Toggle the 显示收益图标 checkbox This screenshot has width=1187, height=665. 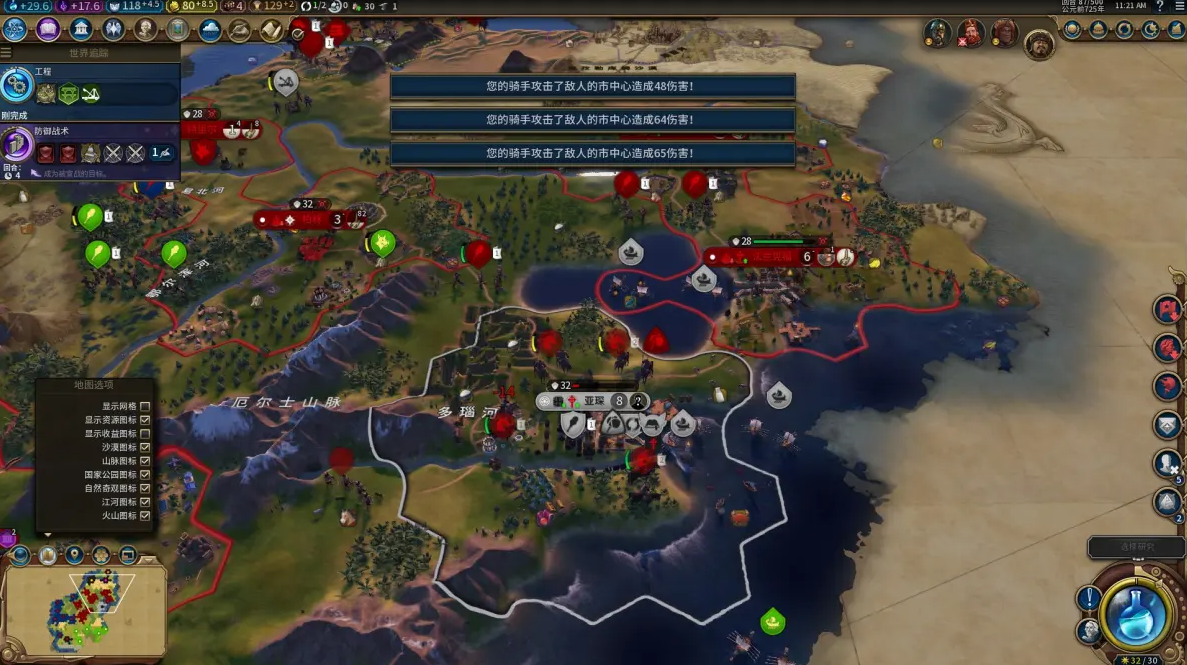(x=145, y=434)
